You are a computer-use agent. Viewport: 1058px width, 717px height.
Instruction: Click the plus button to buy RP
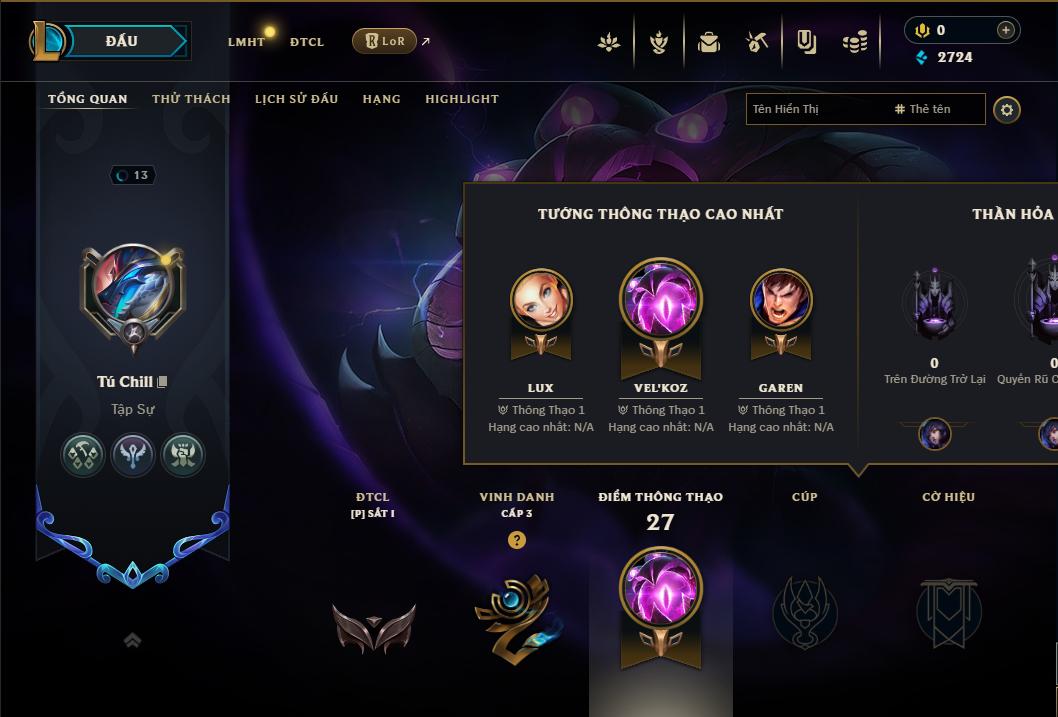point(1005,30)
